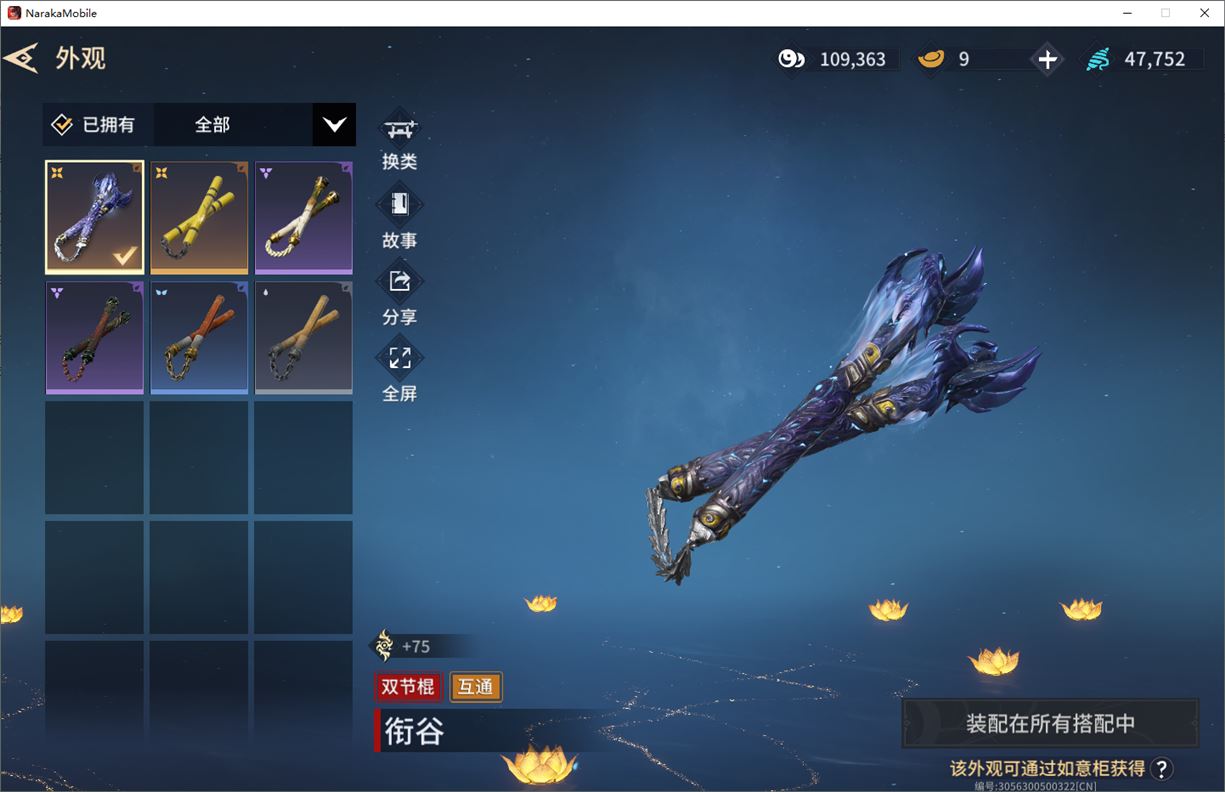Go back using the arrow beside 外观
The image size is (1225, 792).
click(x=21, y=58)
